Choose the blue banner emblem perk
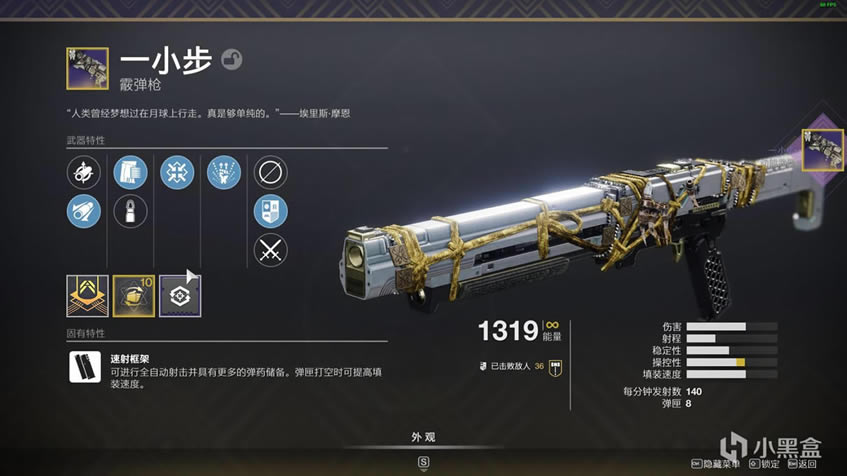This screenshot has height=476, width=847. pyautogui.click(x=270, y=211)
